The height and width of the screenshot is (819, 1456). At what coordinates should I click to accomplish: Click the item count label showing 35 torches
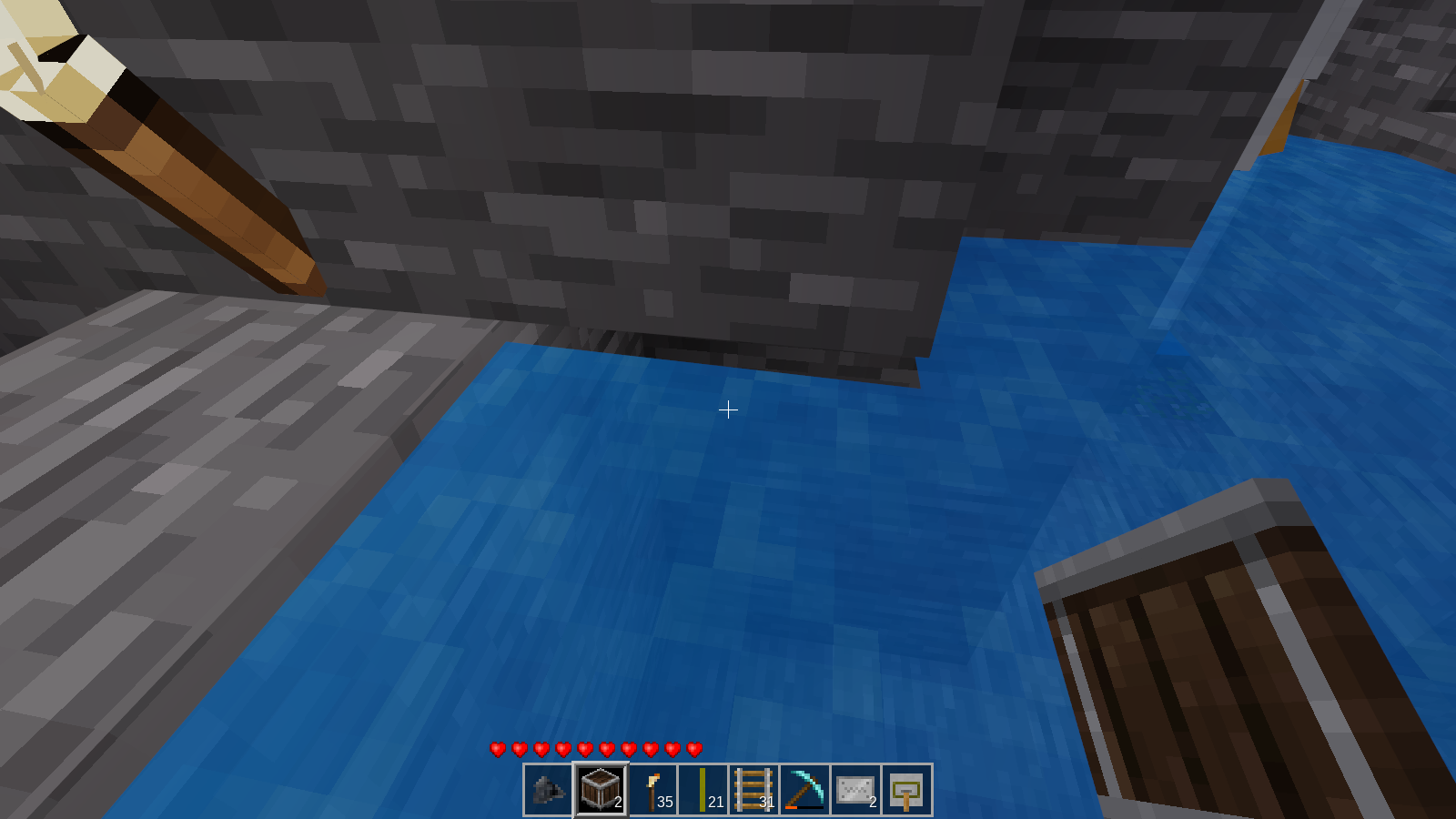(665, 803)
